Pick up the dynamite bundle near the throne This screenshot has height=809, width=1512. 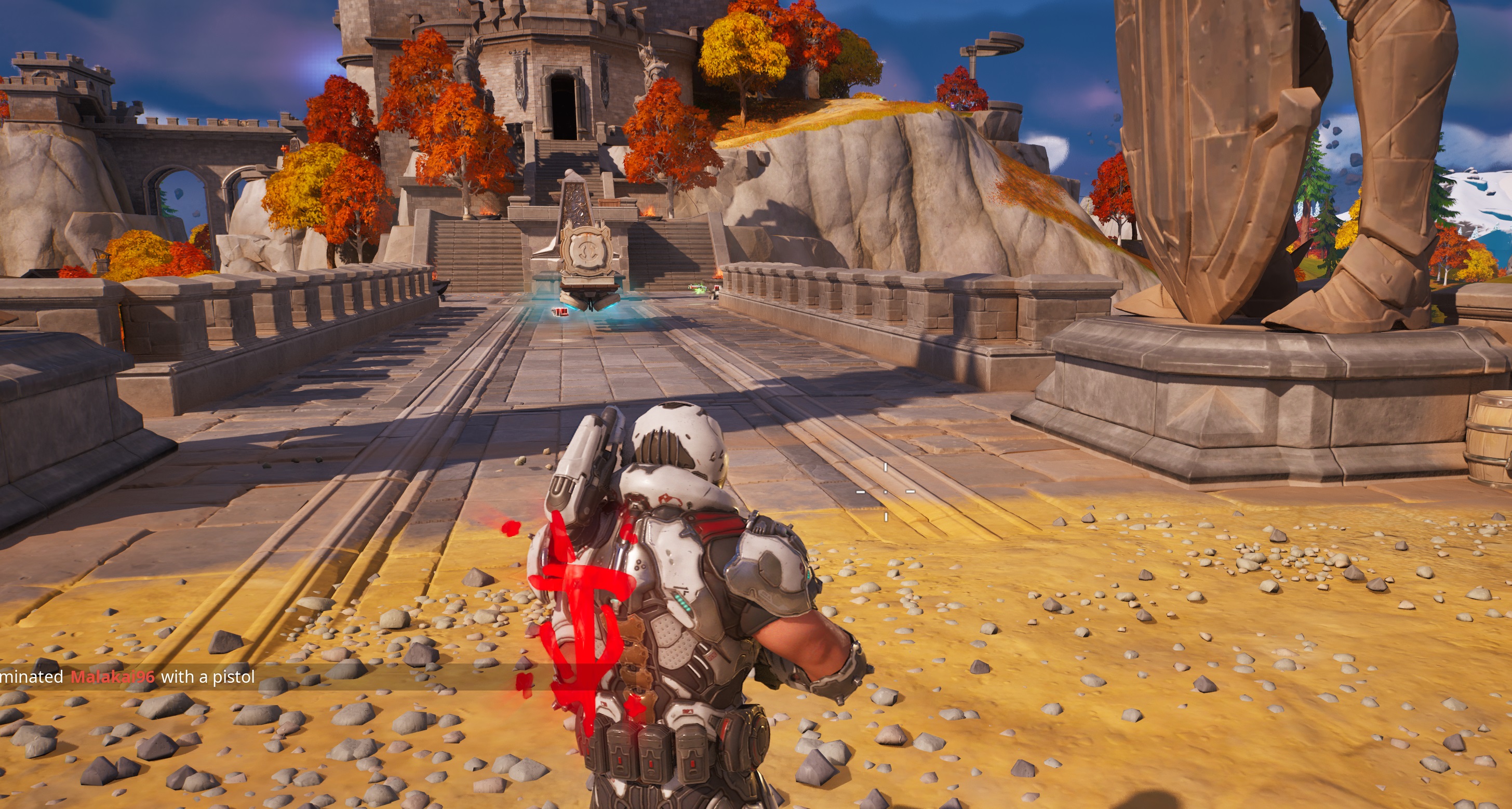561,313
